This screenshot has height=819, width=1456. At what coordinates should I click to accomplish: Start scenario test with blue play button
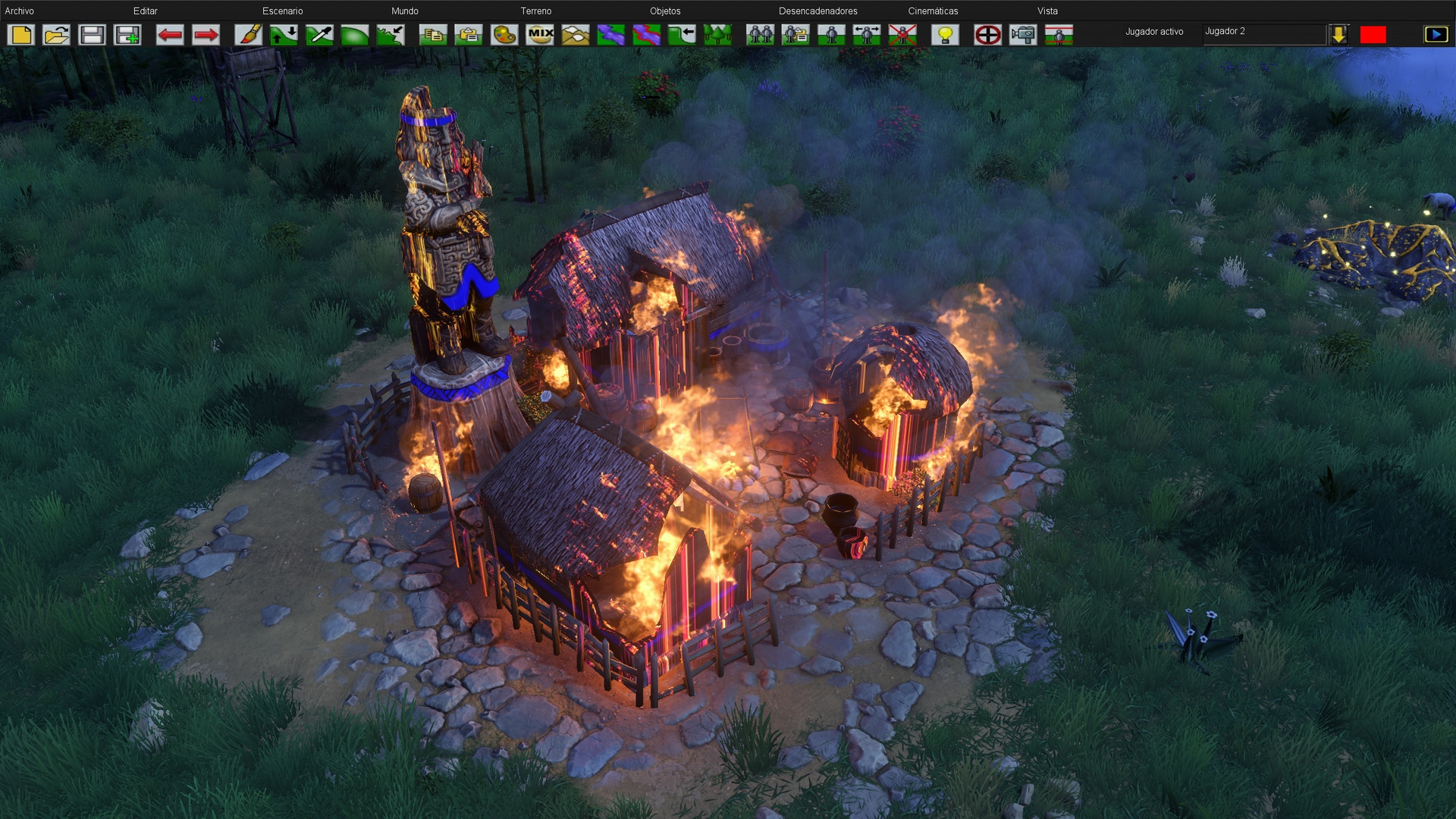point(1436,35)
